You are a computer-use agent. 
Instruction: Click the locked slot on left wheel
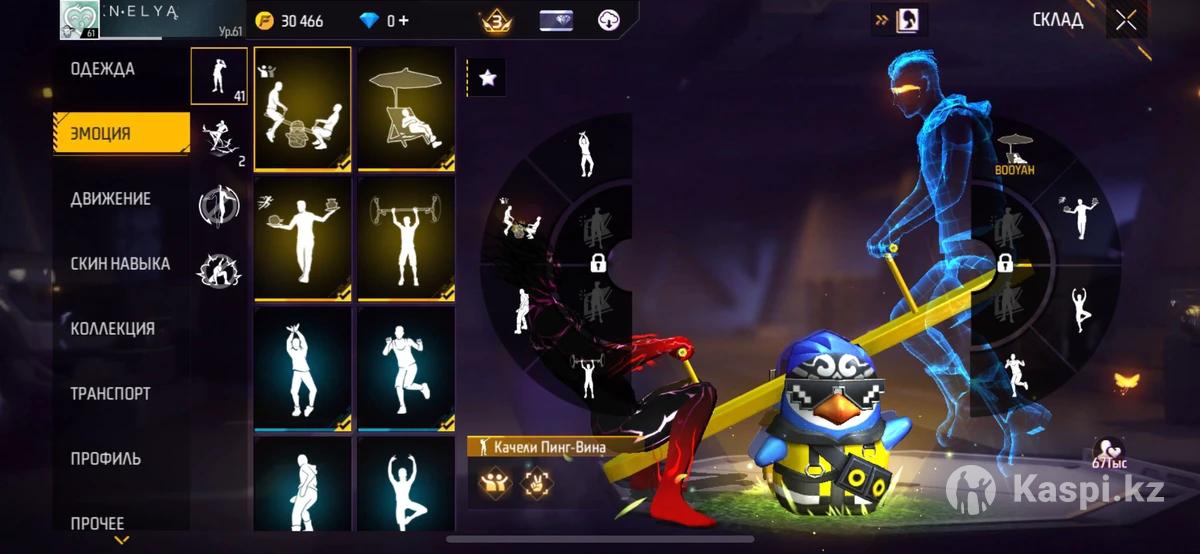[x=597, y=264]
